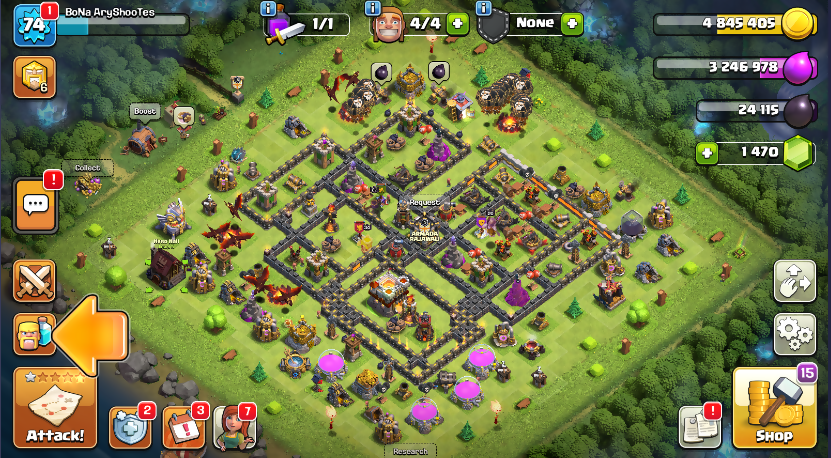Open the level 74 player profile badge
The height and width of the screenshot is (458, 831).
click(x=33, y=24)
